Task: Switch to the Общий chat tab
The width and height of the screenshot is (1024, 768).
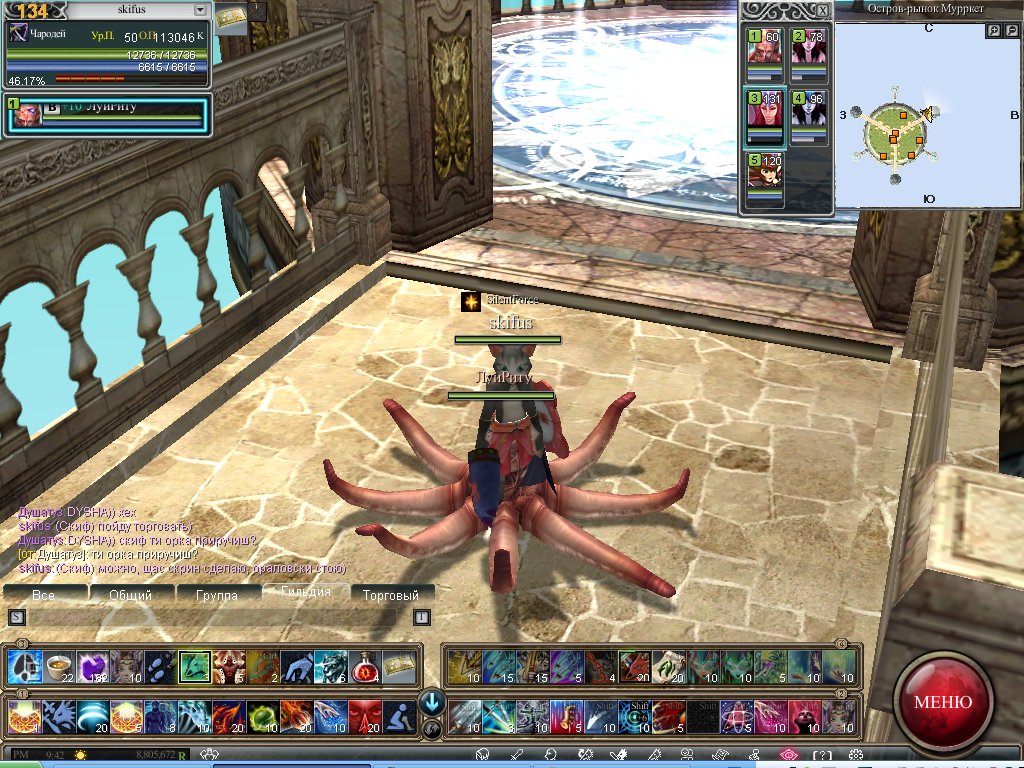Action: coord(130,595)
